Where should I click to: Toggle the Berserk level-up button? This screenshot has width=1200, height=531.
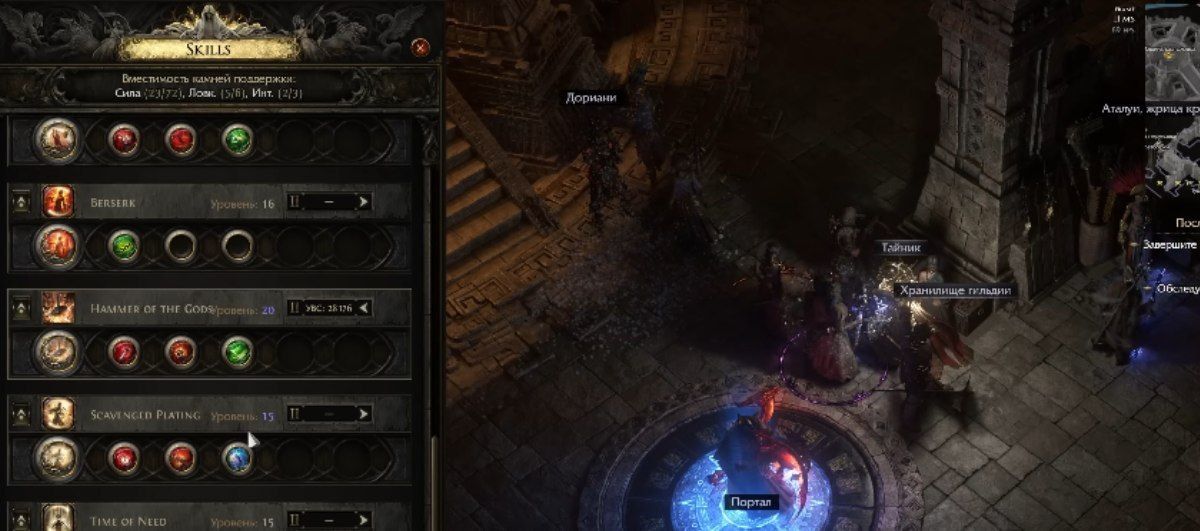tap(19, 203)
